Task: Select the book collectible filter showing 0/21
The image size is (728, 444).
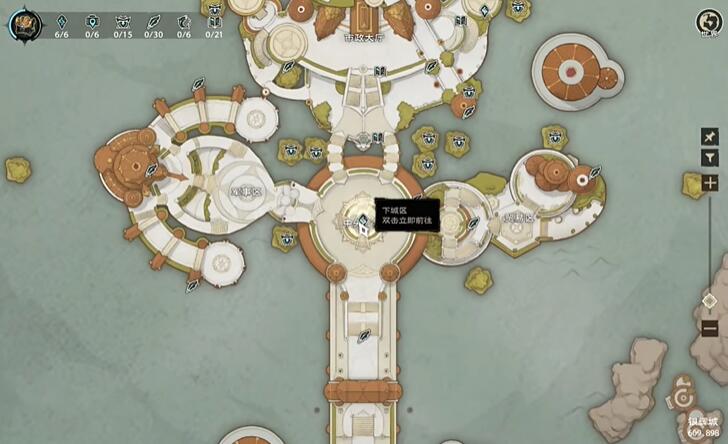Action: click(x=214, y=20)
